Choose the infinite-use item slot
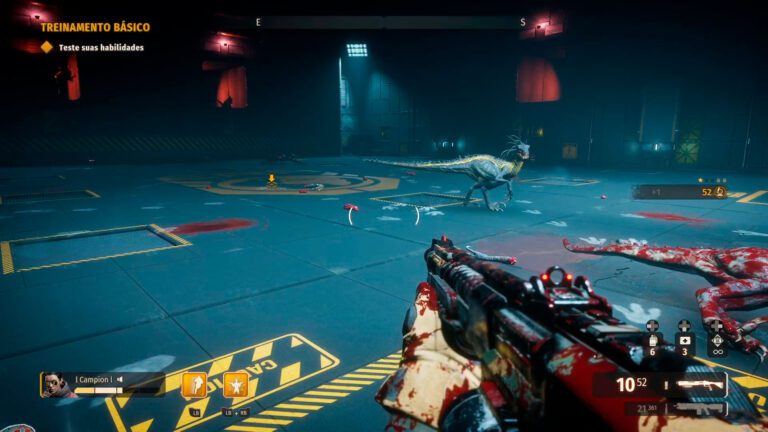Image resolution: width=768 pixels, height=432 pixels. point(717,343)
